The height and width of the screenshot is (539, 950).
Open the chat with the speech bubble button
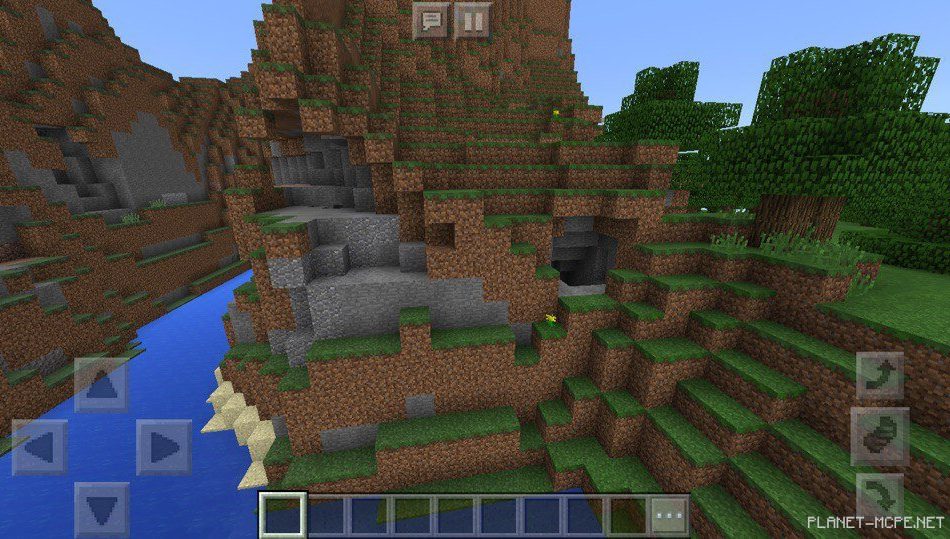431,20
